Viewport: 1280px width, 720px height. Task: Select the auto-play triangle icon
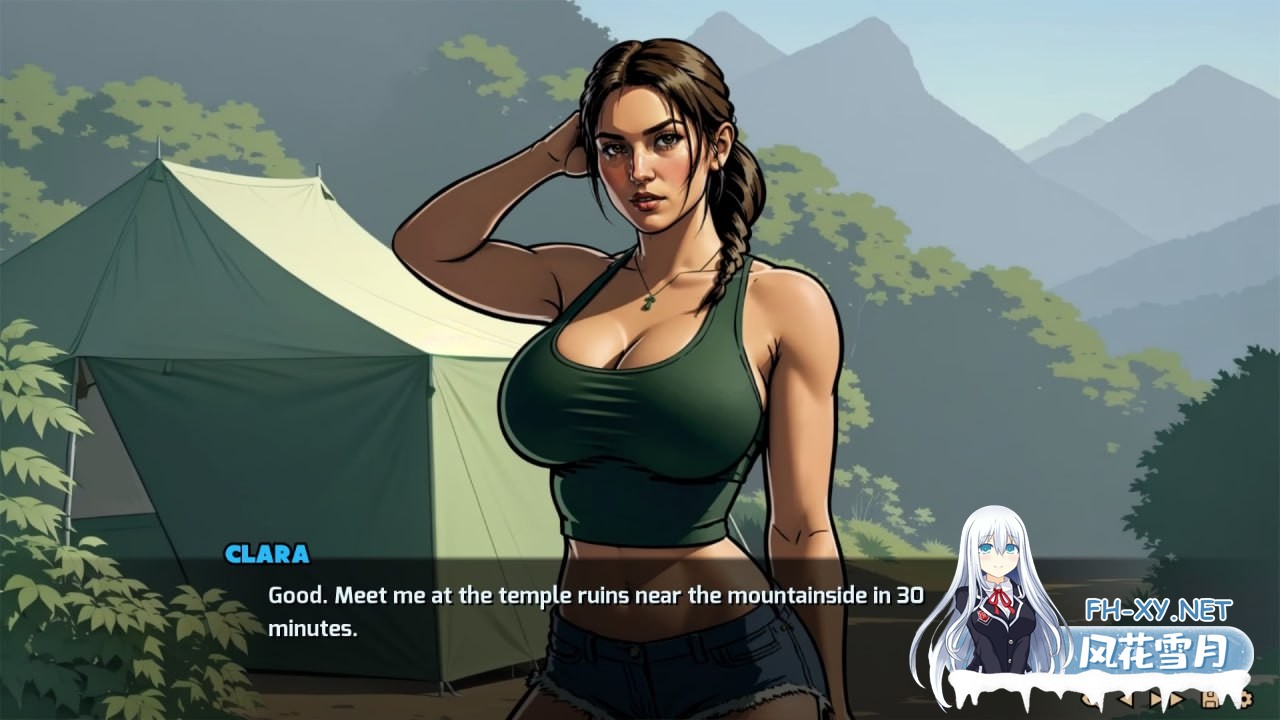(x=1156, y=698)
